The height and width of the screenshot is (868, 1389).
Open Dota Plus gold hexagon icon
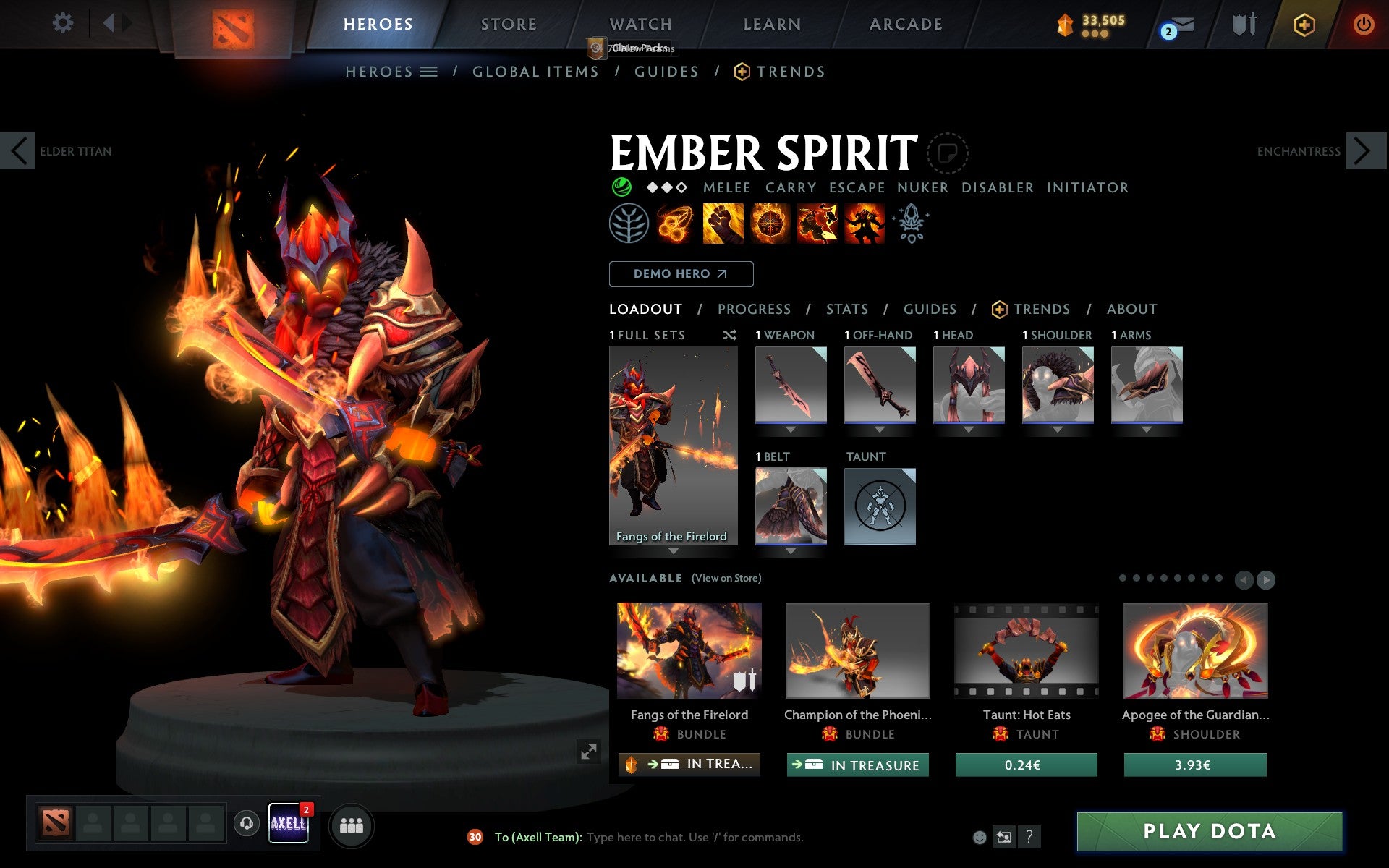coord(1303,24)
